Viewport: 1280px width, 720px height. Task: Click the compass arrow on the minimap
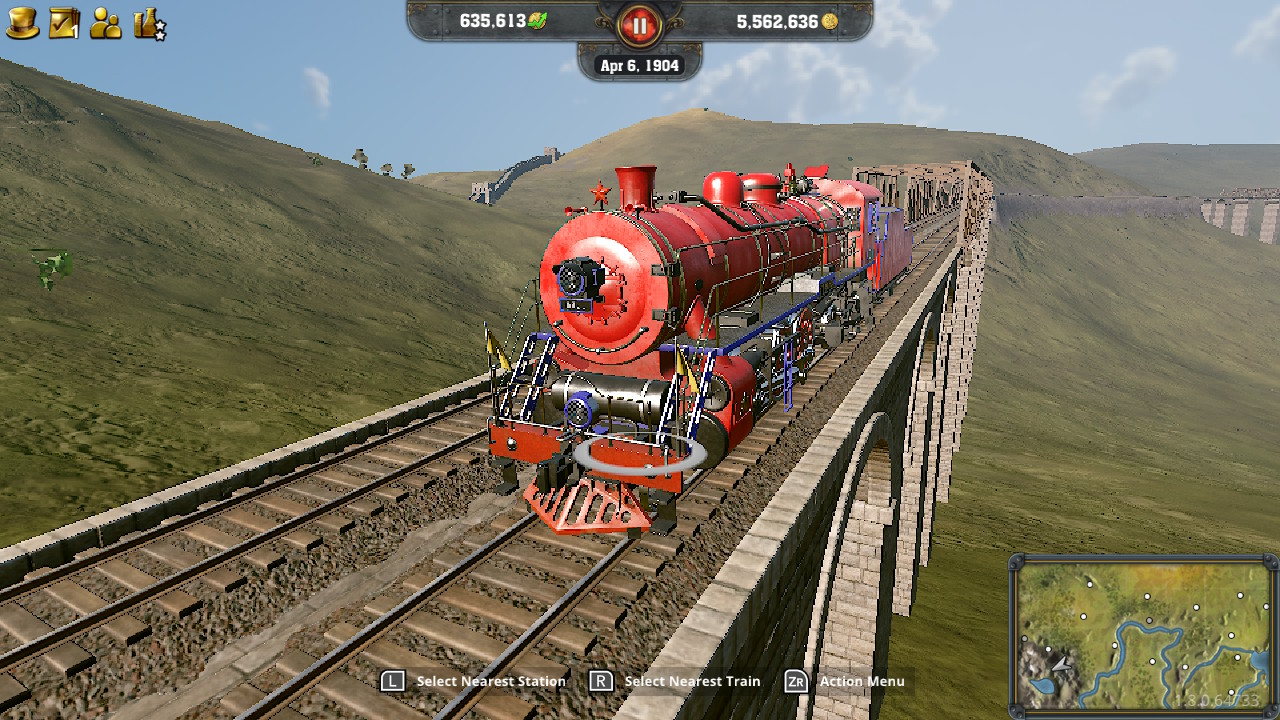1062,665
